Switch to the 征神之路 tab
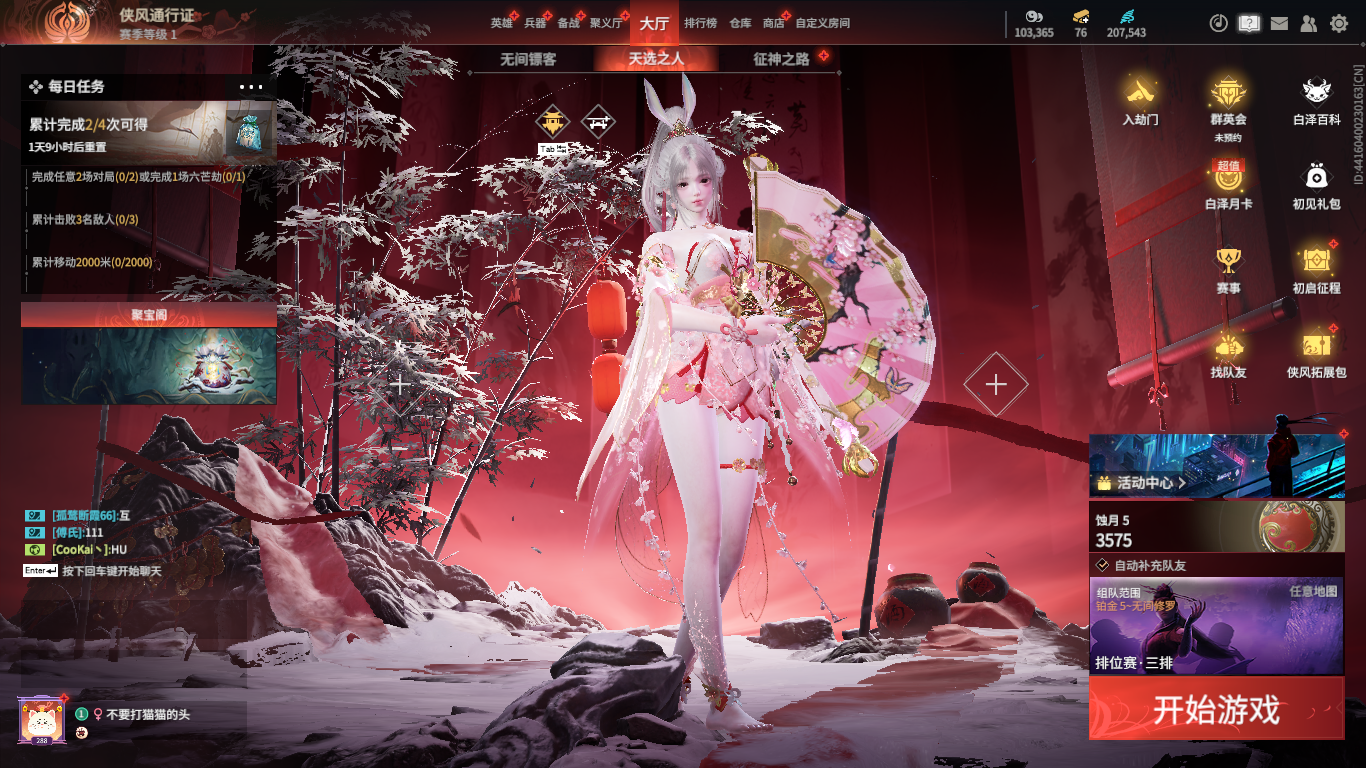1366x768 pixels. tap(781, 59)
